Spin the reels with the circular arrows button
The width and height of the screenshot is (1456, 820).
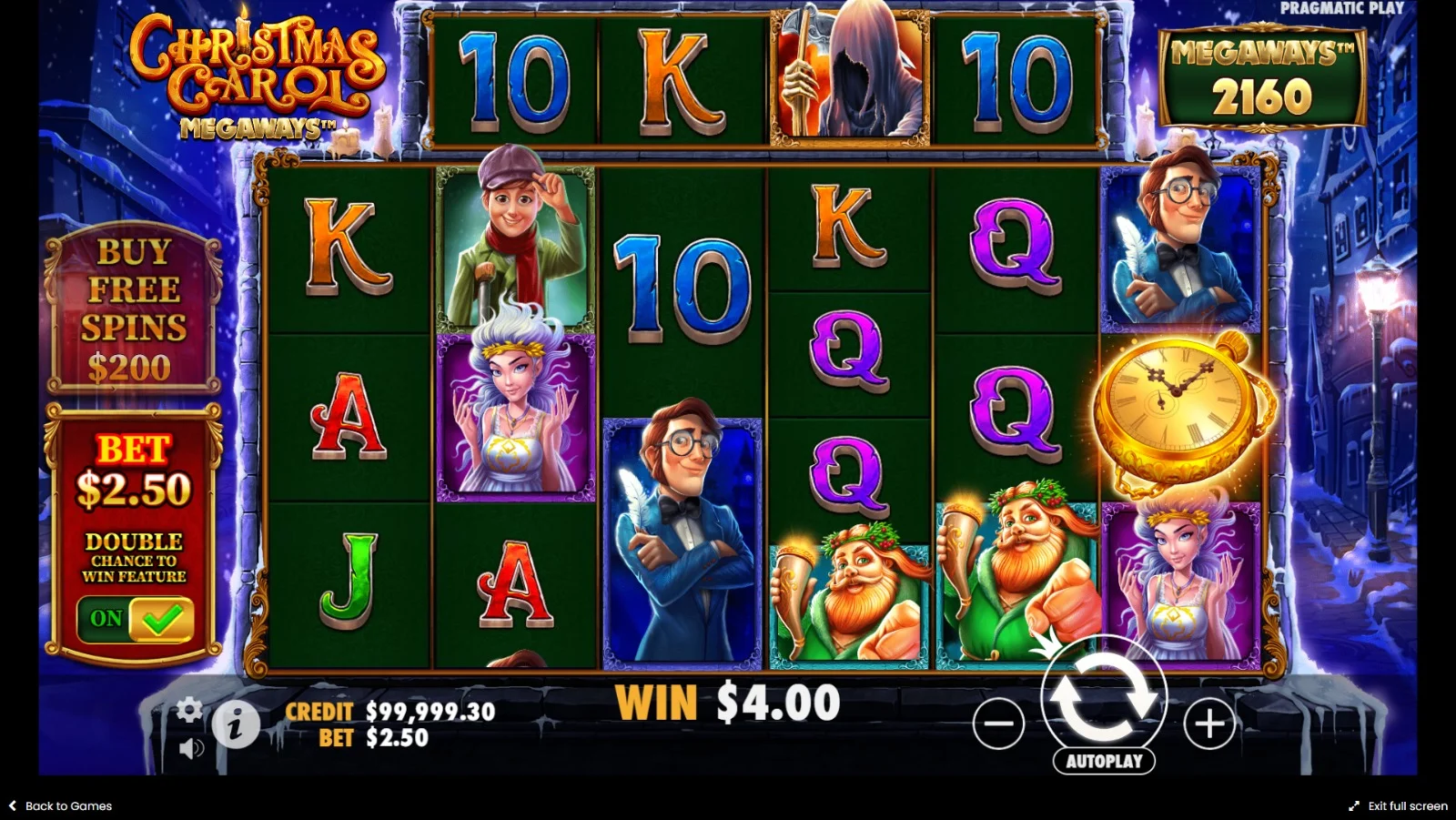pyautogui.click(x=1103, y=697)
